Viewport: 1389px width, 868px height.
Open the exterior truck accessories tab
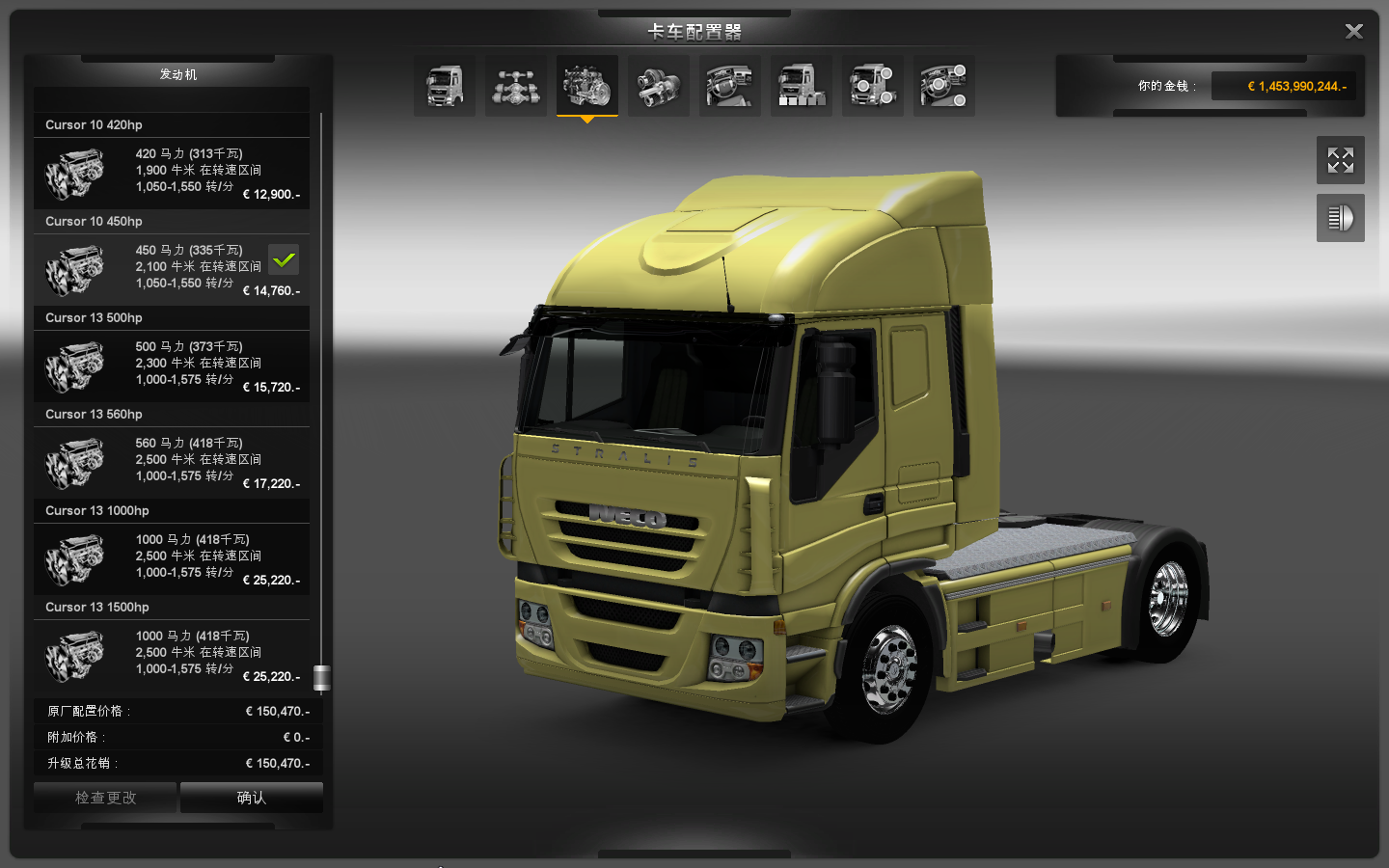click(x=873, y=86)
